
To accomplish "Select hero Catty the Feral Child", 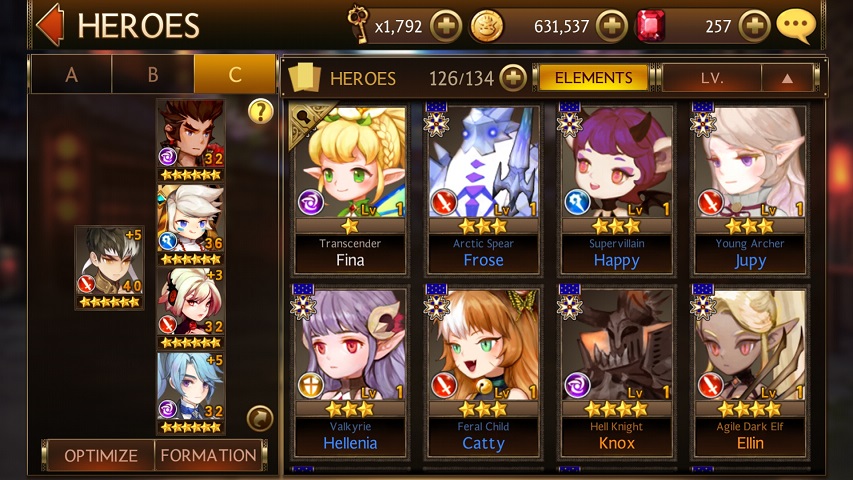I will [484, 372].
